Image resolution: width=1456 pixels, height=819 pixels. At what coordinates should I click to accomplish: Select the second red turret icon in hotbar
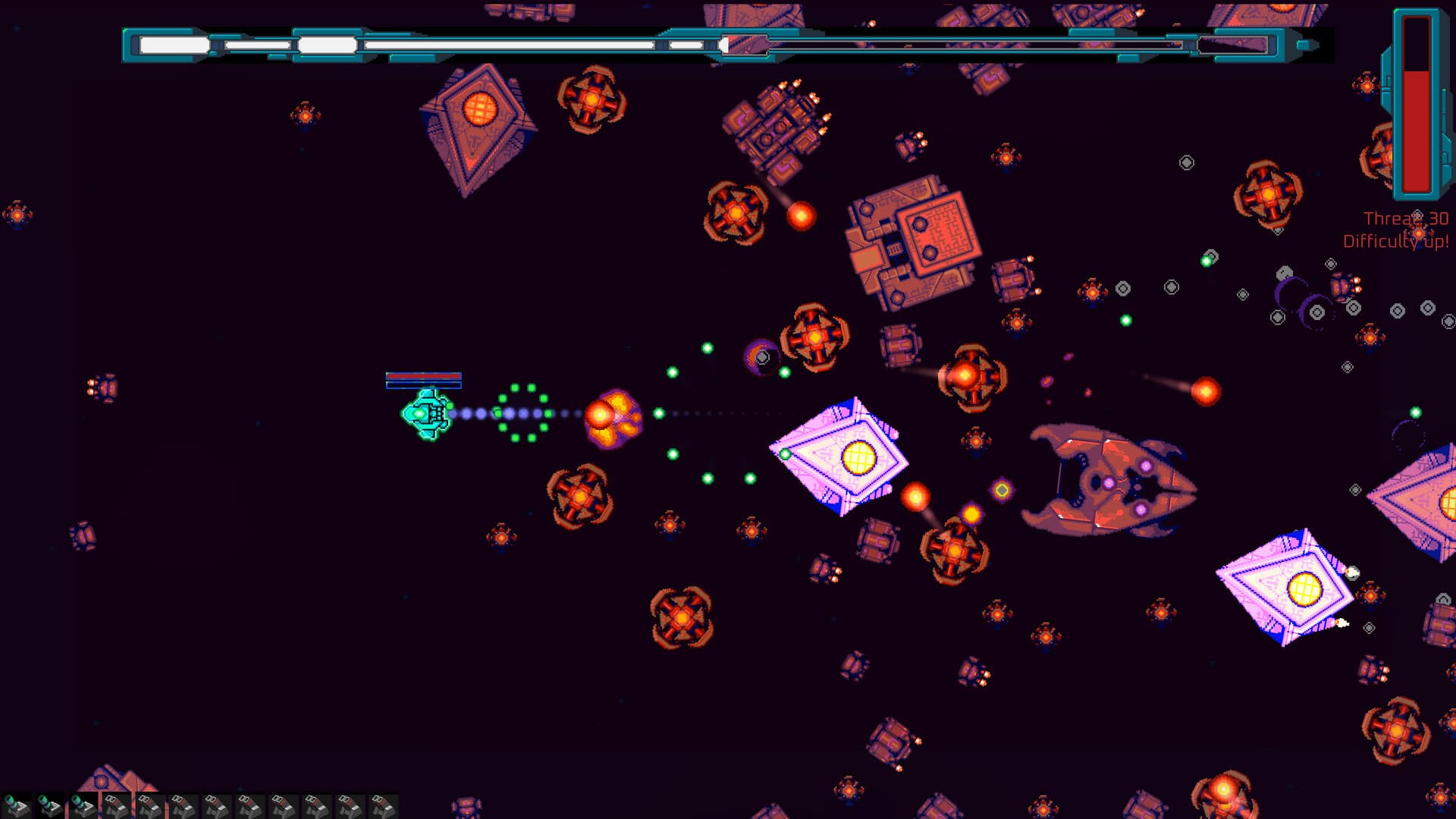tap(150, 802)
